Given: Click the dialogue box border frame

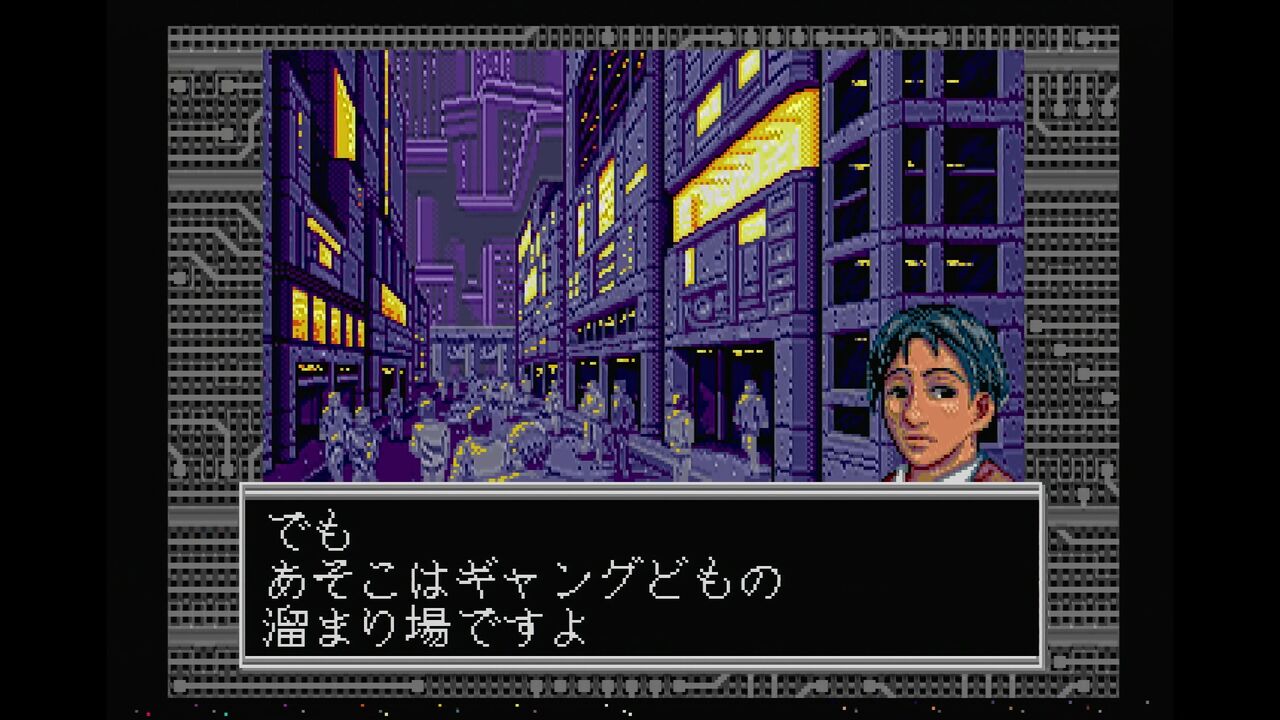Looking at the screenshot, I should click(640, 490).
